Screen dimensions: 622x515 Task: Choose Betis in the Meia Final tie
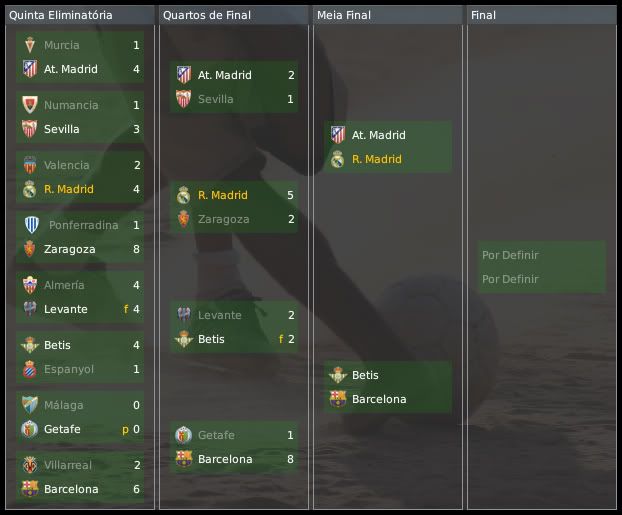[365, 375]
